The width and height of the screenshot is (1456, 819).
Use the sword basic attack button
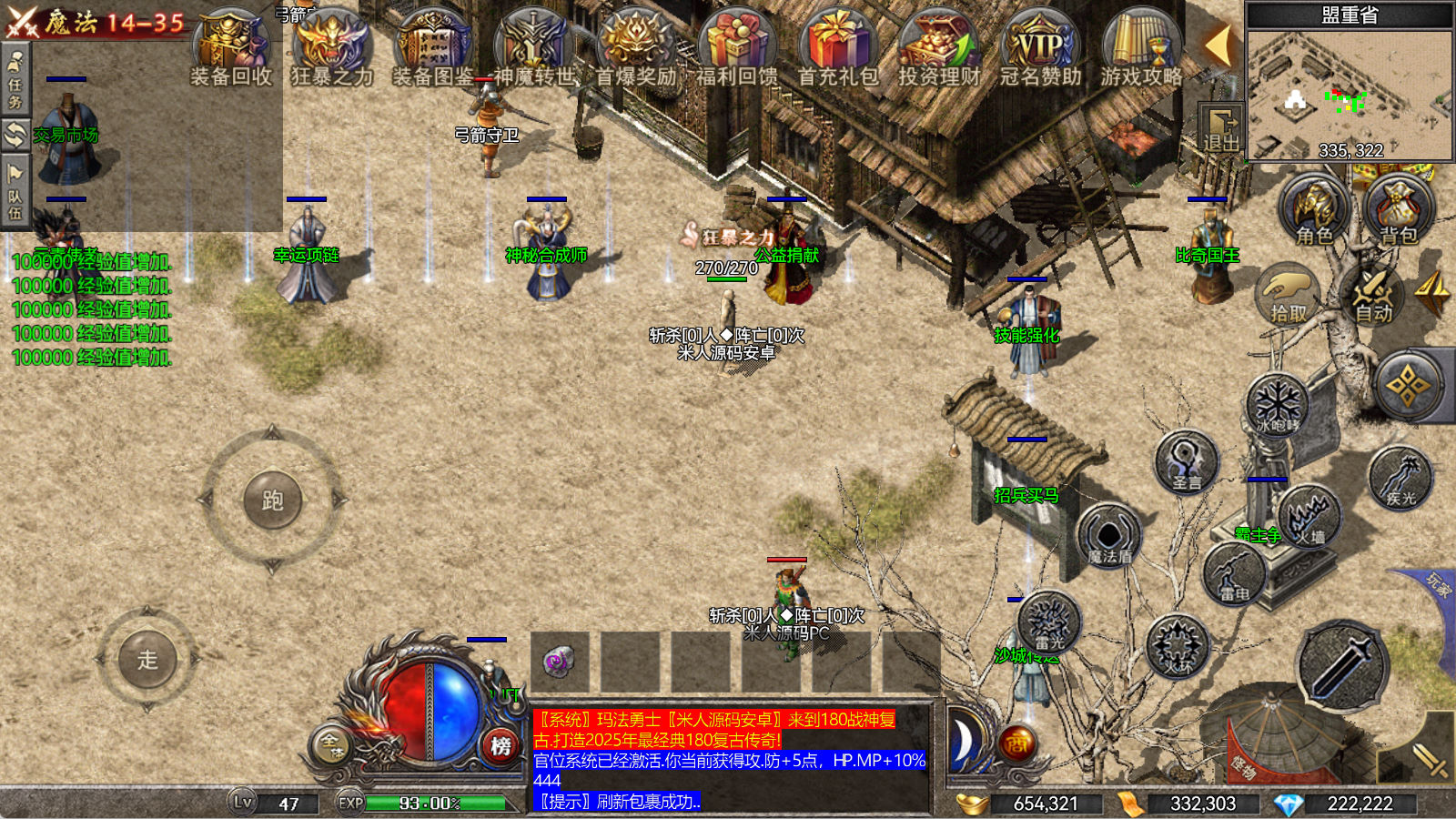[x=1340, y=665]
